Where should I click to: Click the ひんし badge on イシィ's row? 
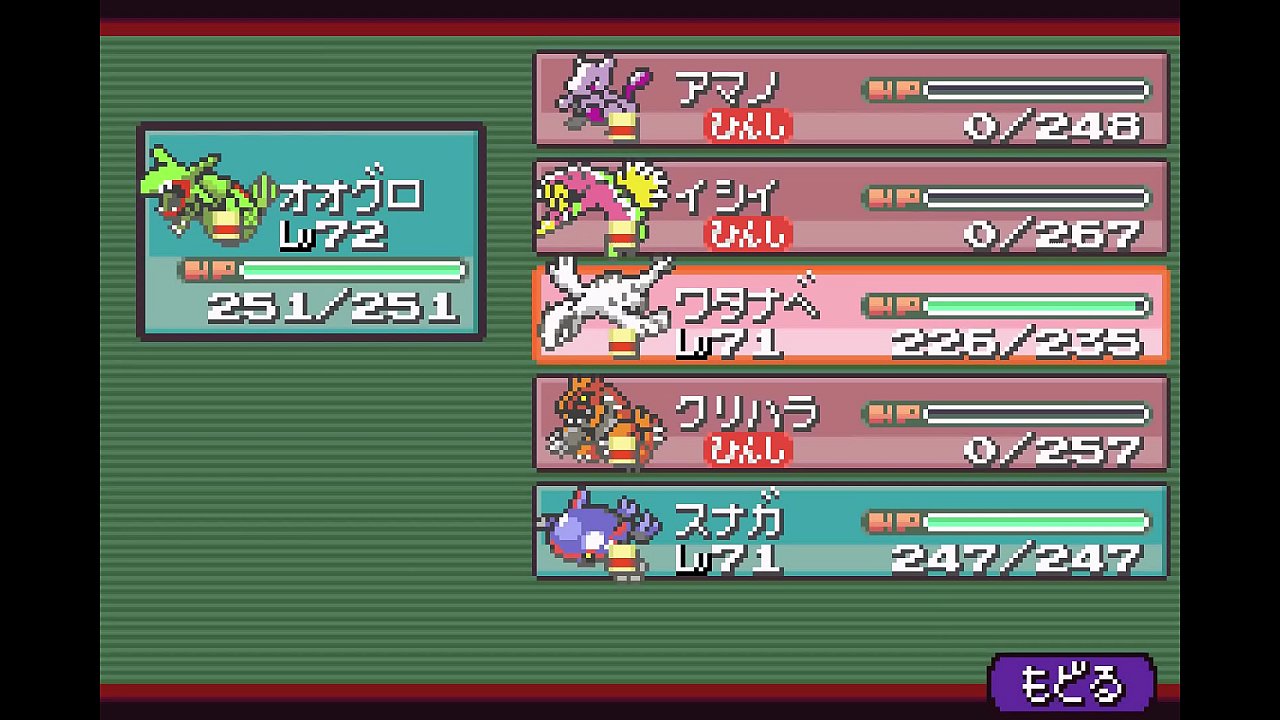(745, 235)
